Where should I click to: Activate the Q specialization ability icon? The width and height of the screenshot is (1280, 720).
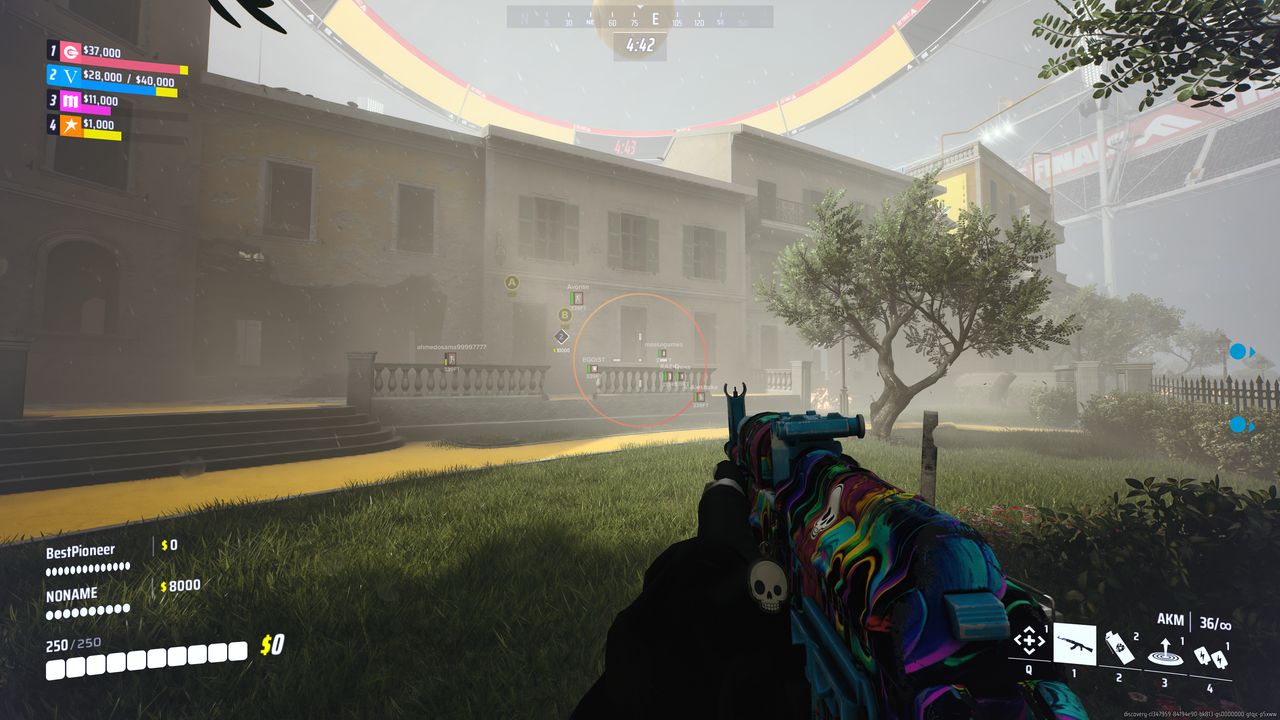tap(1029, 641)
